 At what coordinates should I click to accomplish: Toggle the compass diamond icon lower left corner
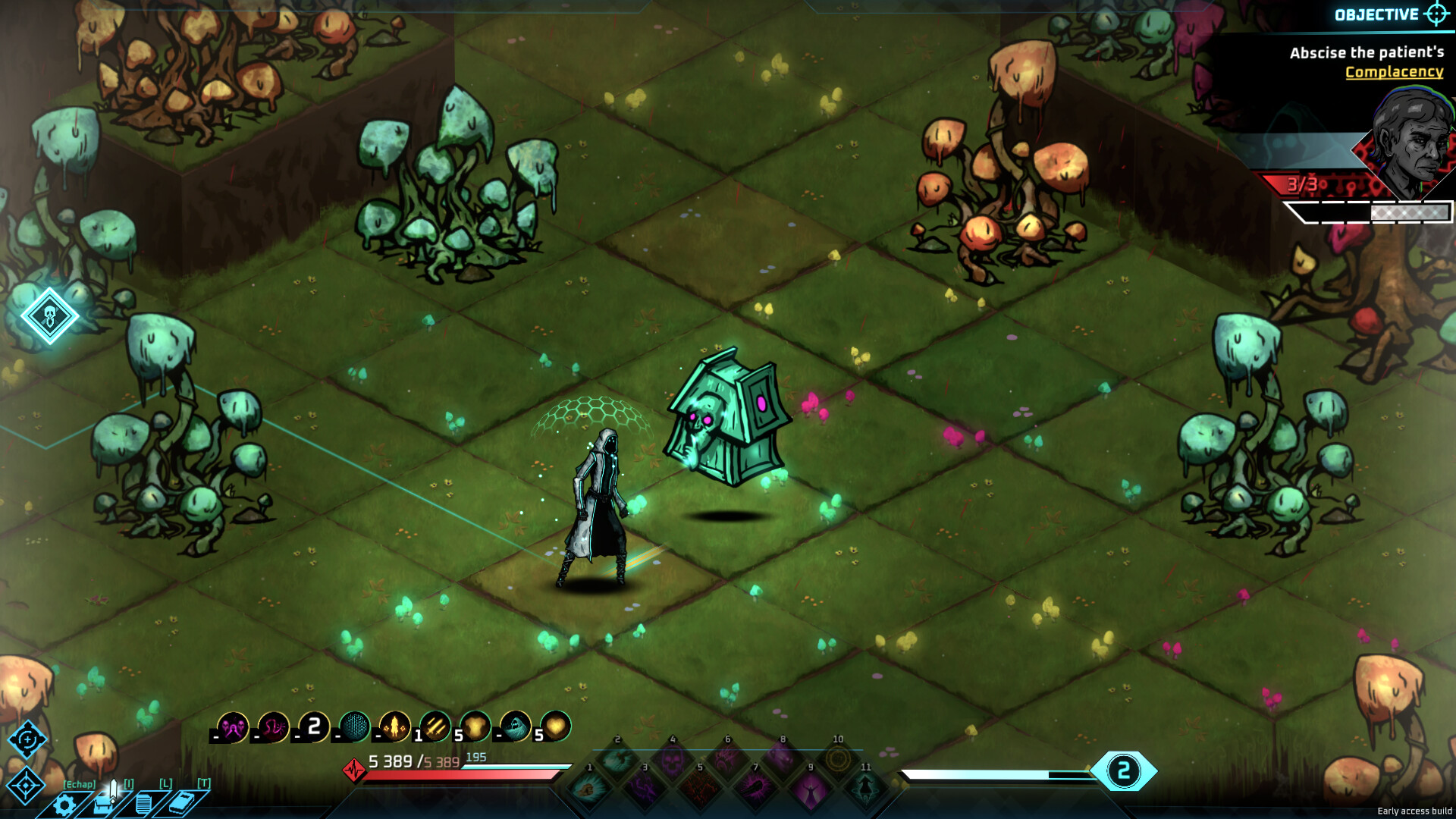tap(26, 785)
